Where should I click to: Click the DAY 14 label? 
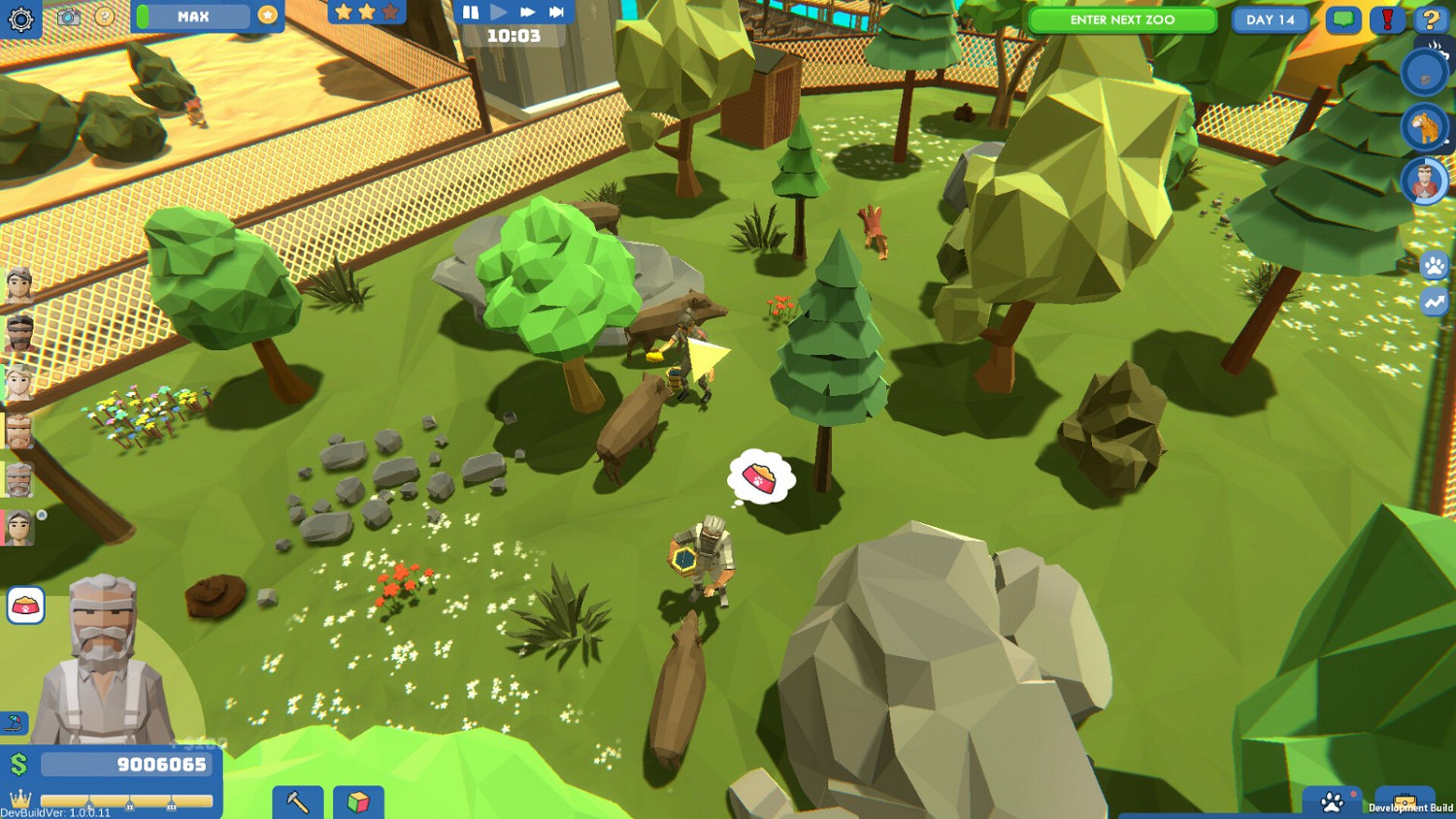point(1270,19)
